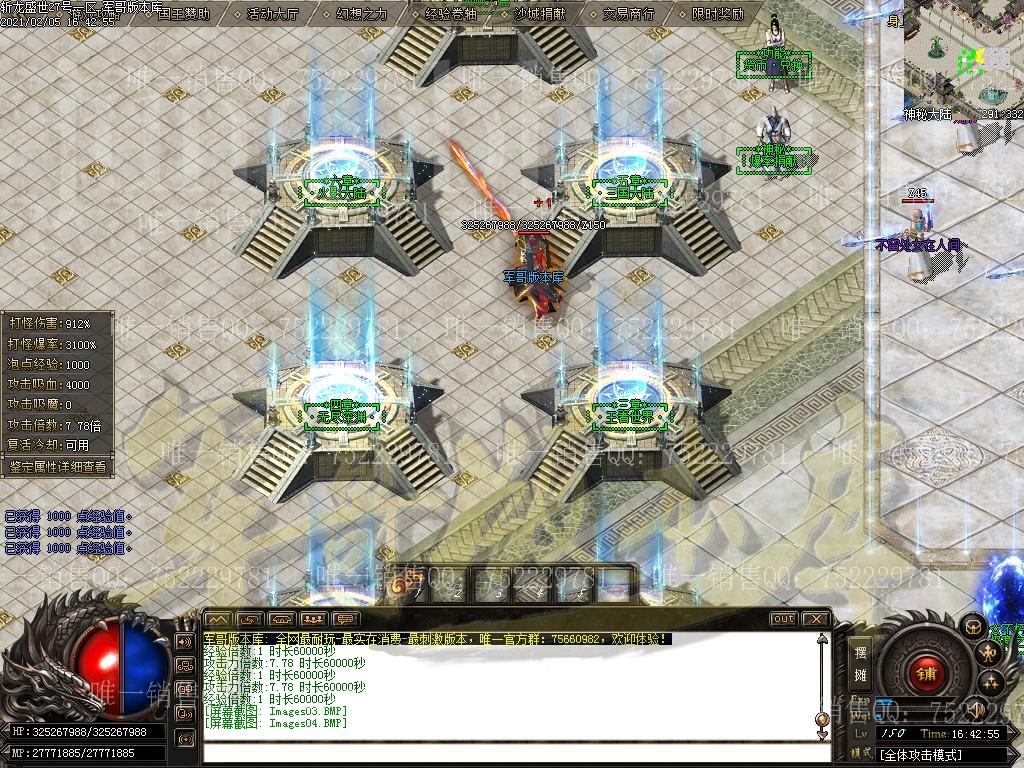Show the 限时奖励 menu
Screen dimensions: 1024x768
point(717,14)
